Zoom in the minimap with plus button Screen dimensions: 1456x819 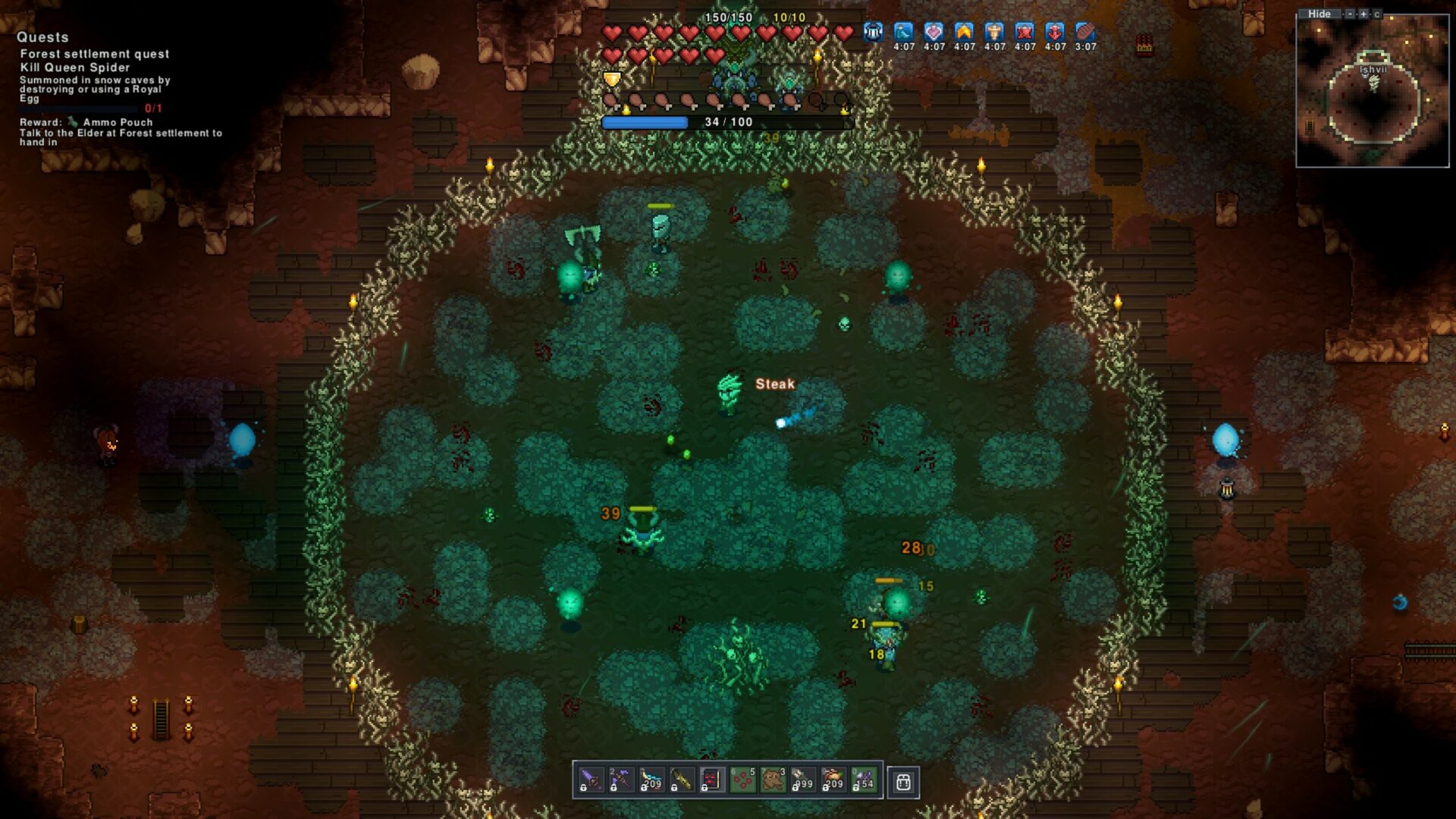tap(1363, 14)
